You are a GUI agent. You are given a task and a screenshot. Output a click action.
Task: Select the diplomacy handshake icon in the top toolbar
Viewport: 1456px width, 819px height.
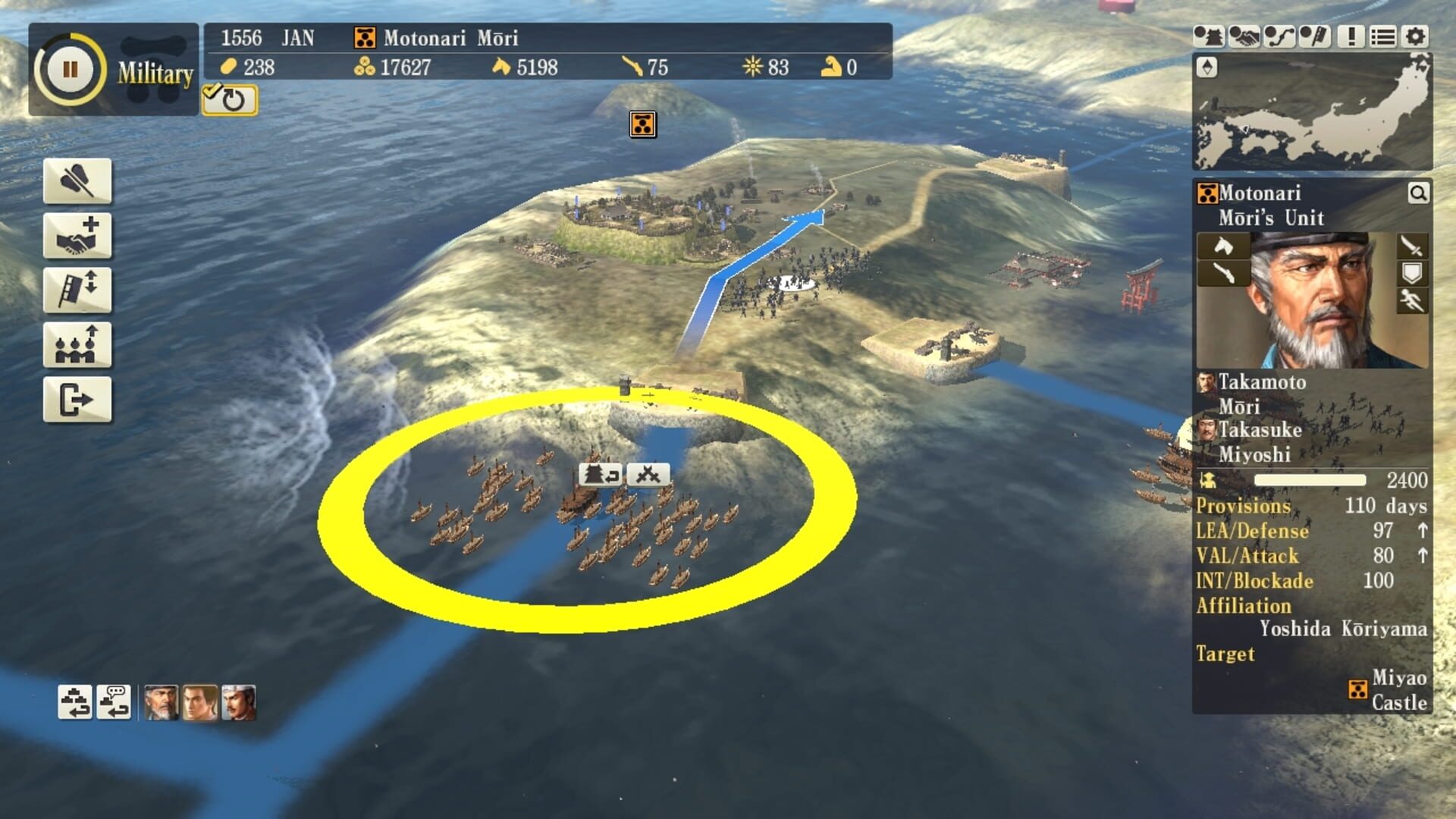pyautogui.click(x=1245, y=36)
